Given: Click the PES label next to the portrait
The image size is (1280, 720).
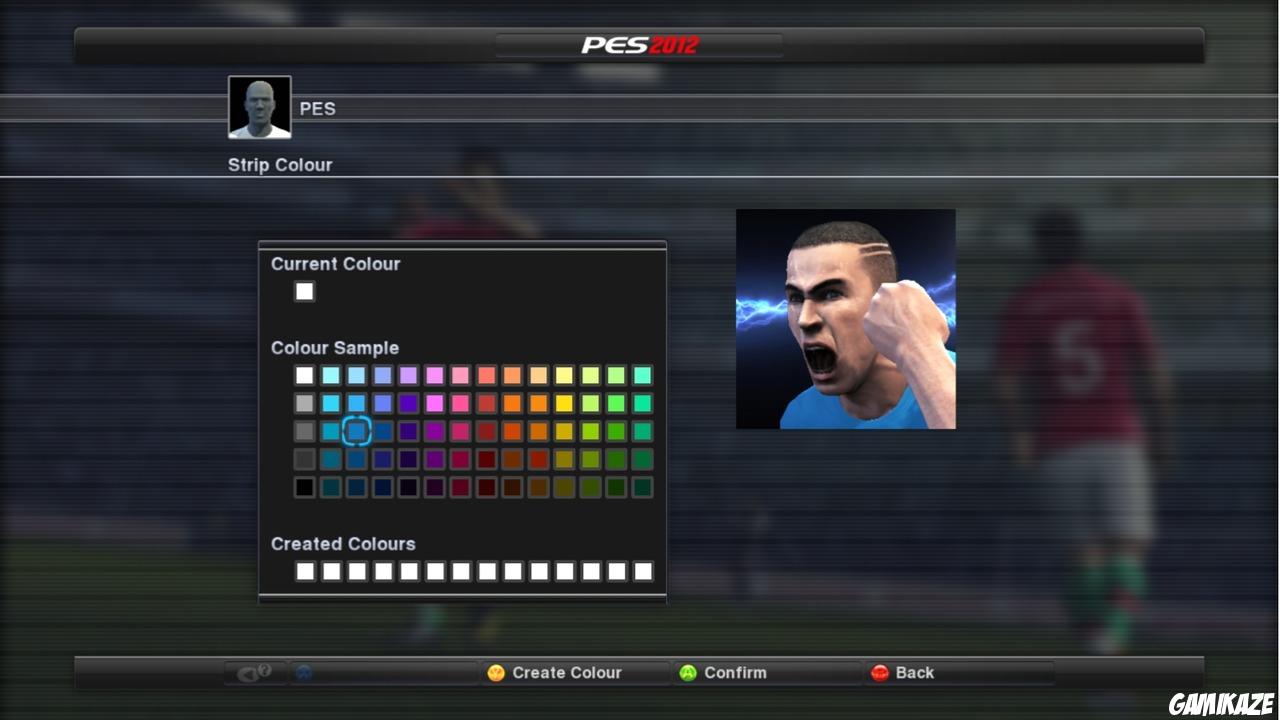Looking at the screenshot, I should [x=318, y=109].
